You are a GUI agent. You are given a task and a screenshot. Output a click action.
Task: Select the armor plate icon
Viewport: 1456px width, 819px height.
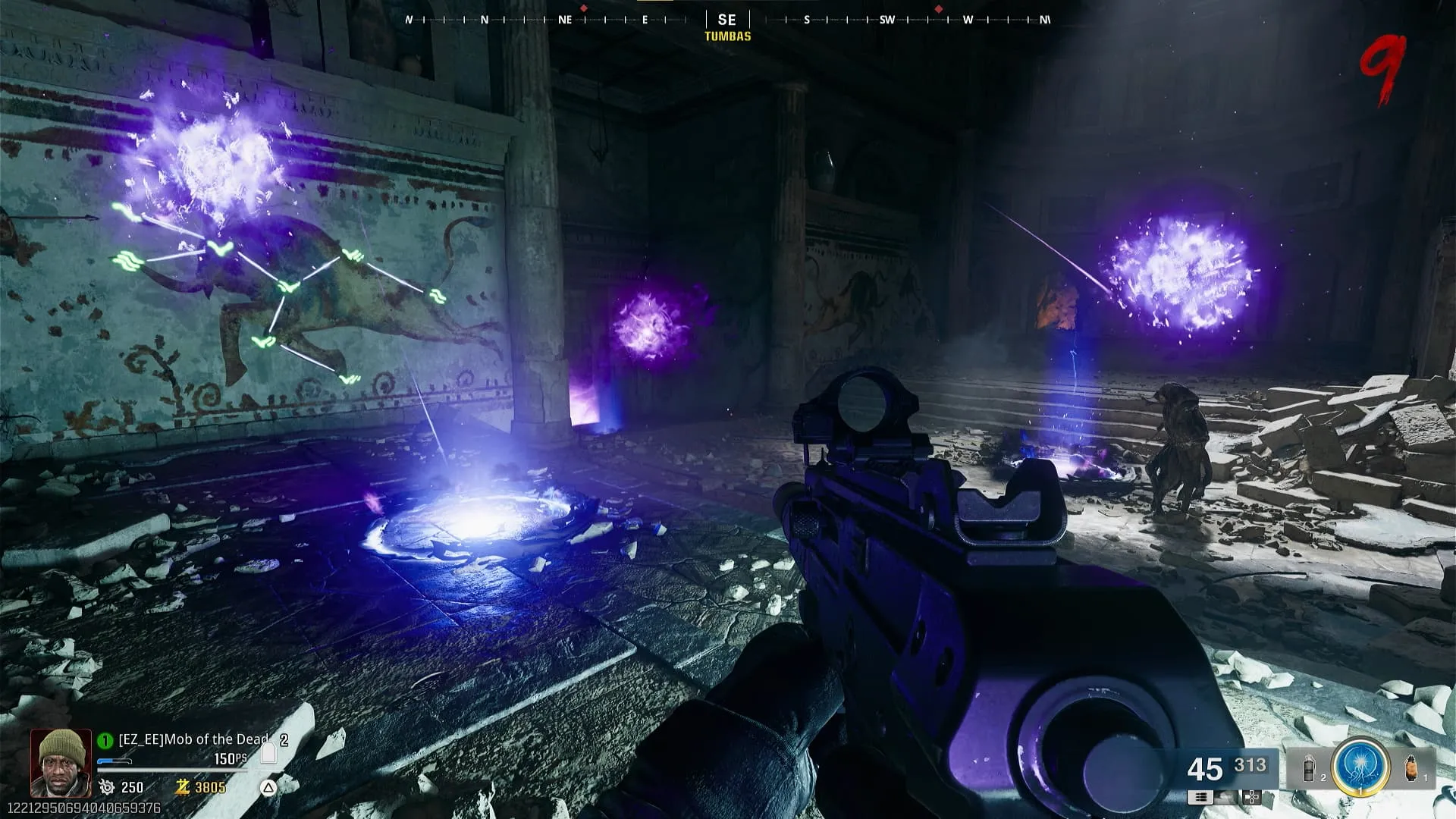[268, 752]
